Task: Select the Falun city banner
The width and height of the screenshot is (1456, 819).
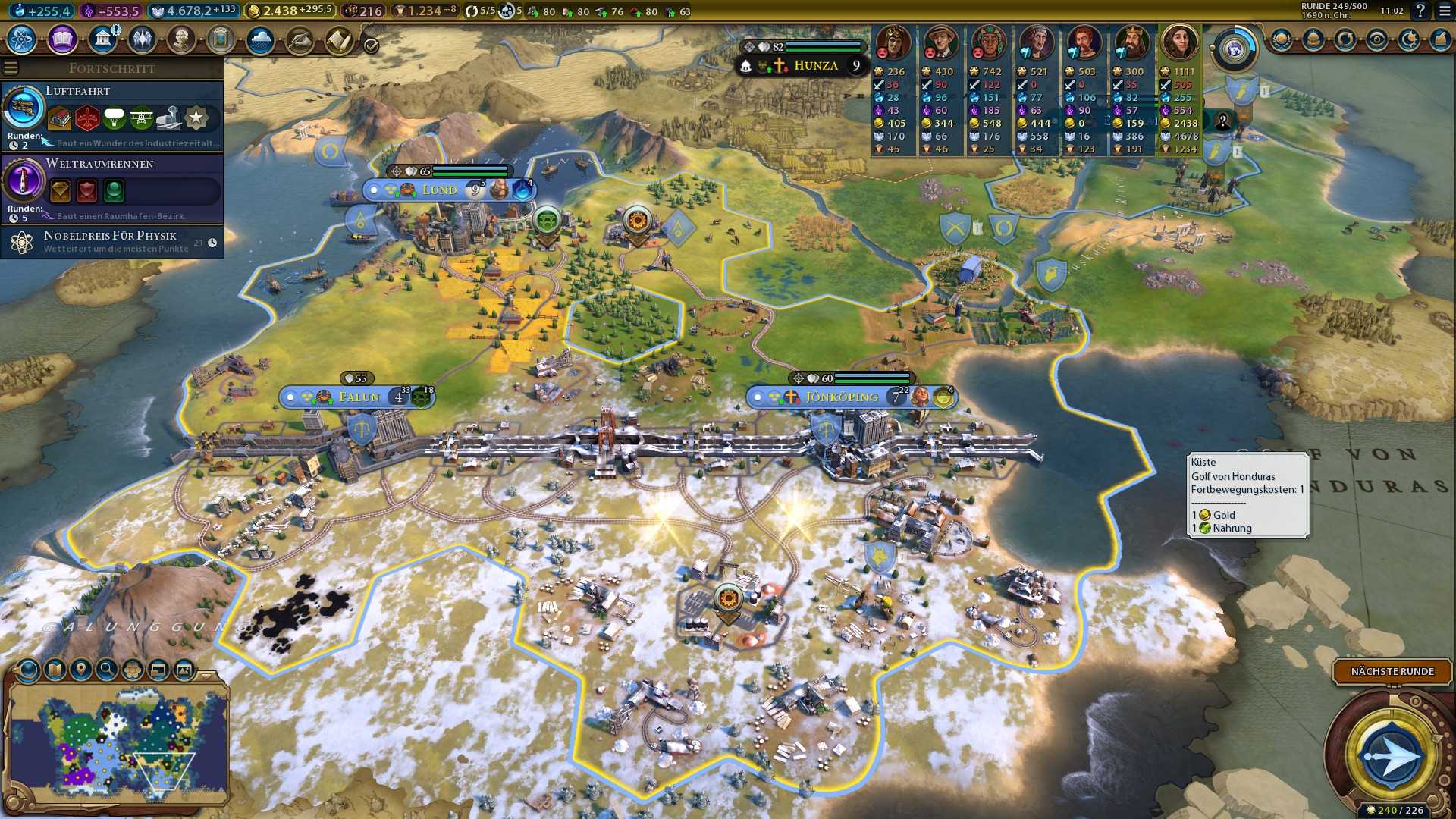Action: [x=358, y=397]
